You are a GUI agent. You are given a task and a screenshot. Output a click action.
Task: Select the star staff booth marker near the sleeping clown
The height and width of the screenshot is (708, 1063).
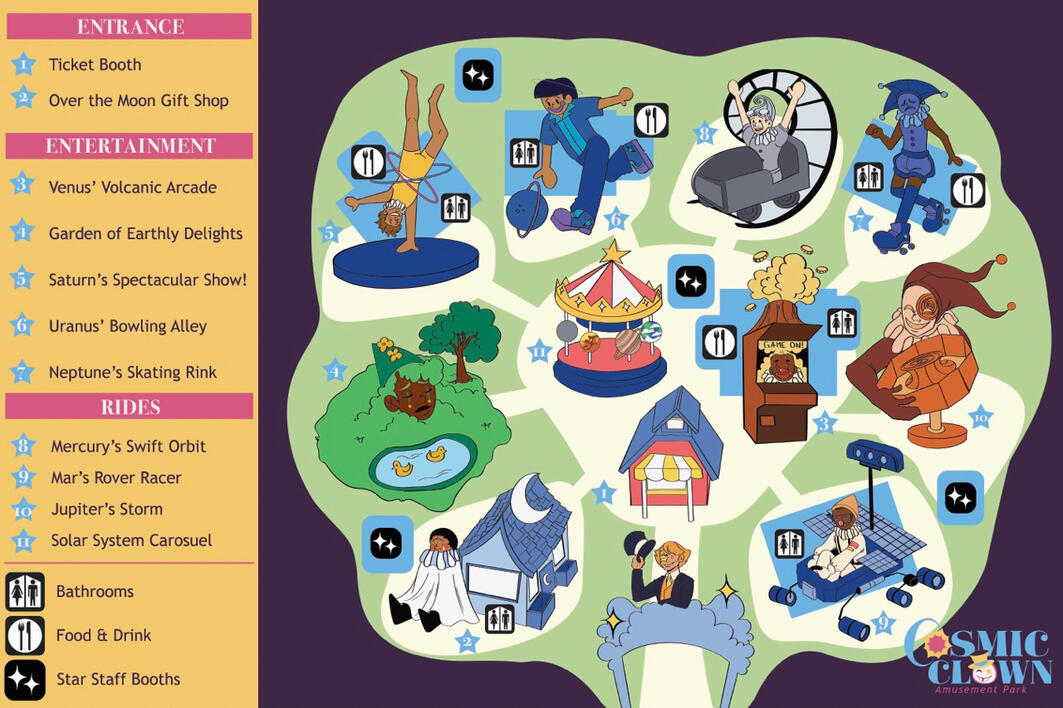pos(386,543)
